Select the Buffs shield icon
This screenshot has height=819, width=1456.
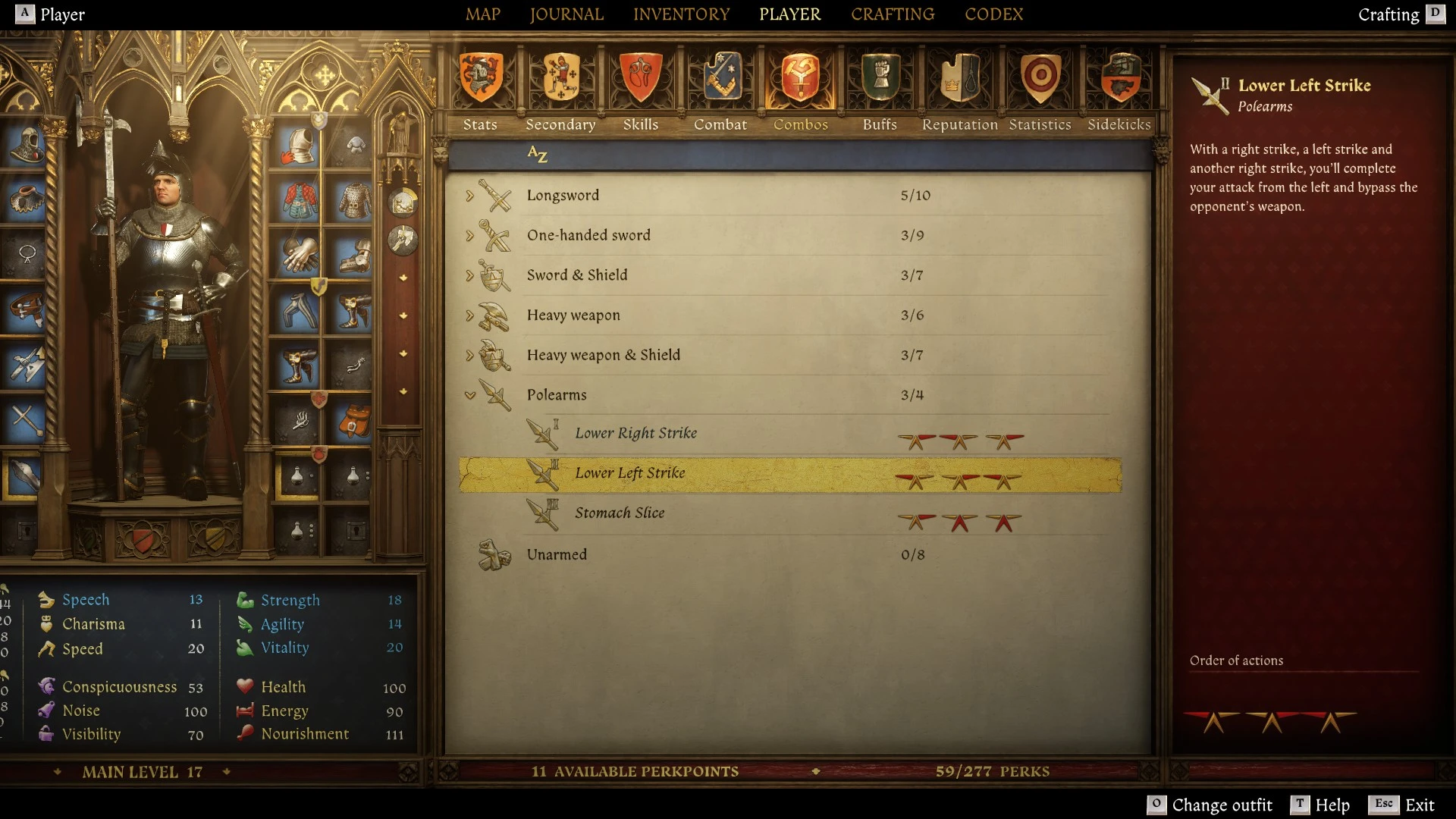[880, 78]
